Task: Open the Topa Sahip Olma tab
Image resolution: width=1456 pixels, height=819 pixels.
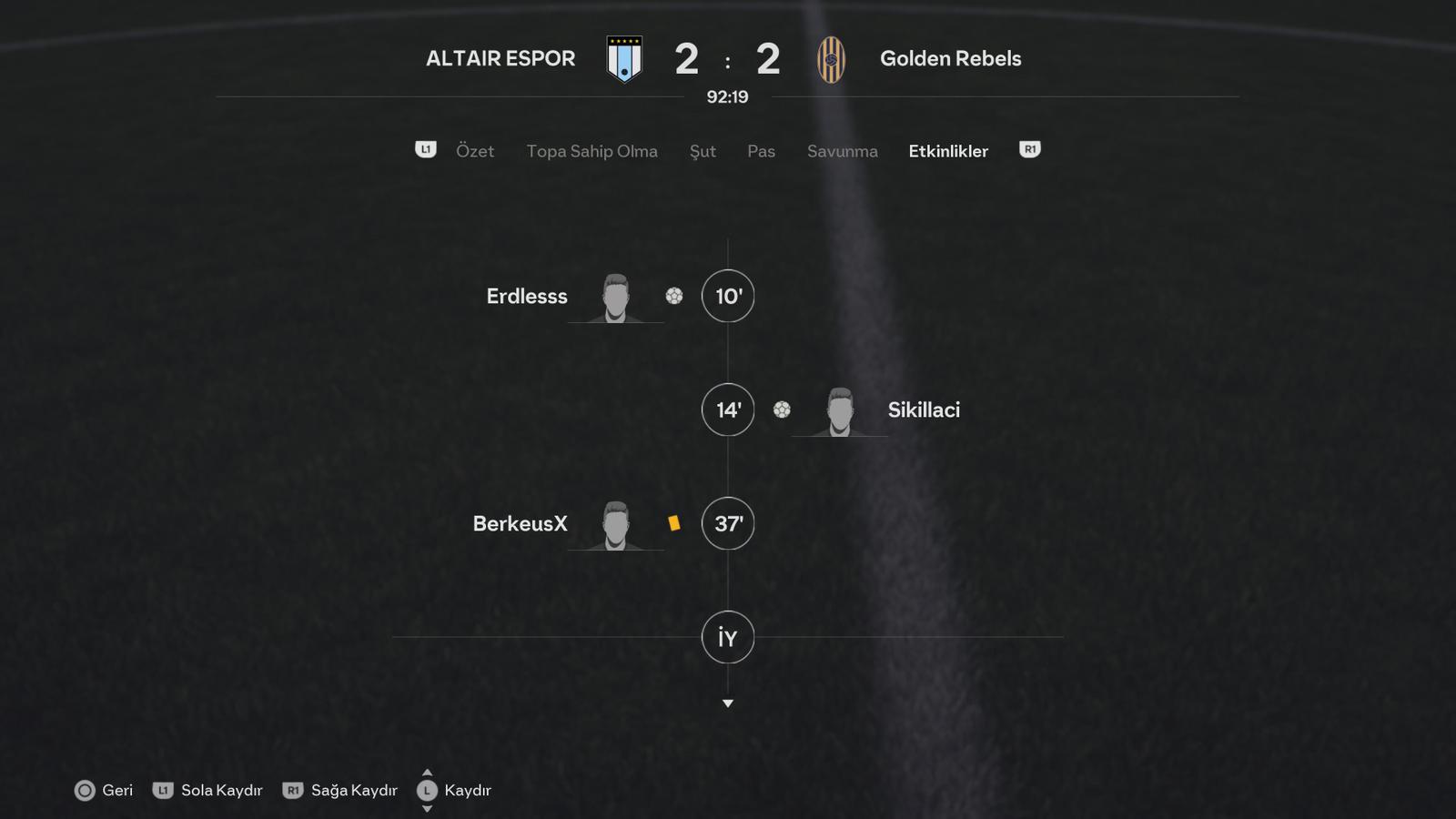Action: tap(591, 151)
